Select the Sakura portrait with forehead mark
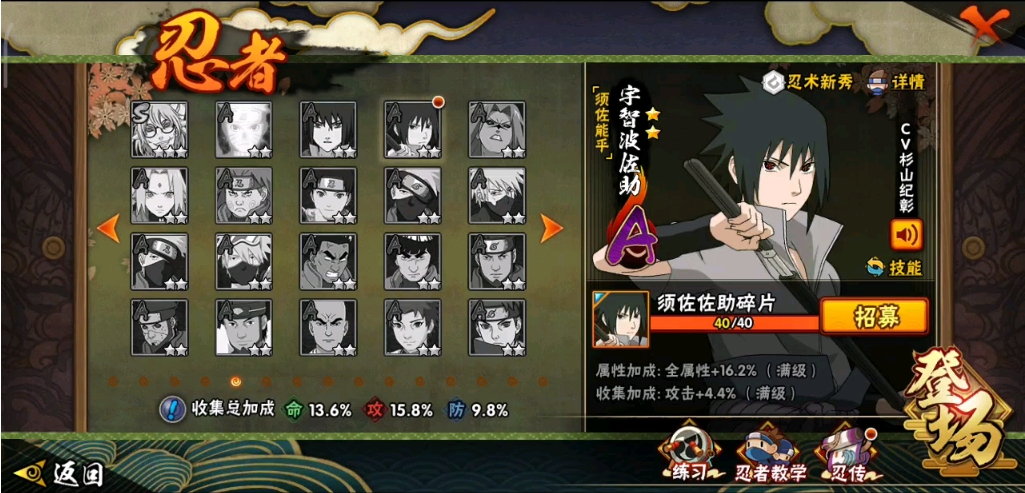Viewport: 1025px width, 493px height. tap(159, 195)
